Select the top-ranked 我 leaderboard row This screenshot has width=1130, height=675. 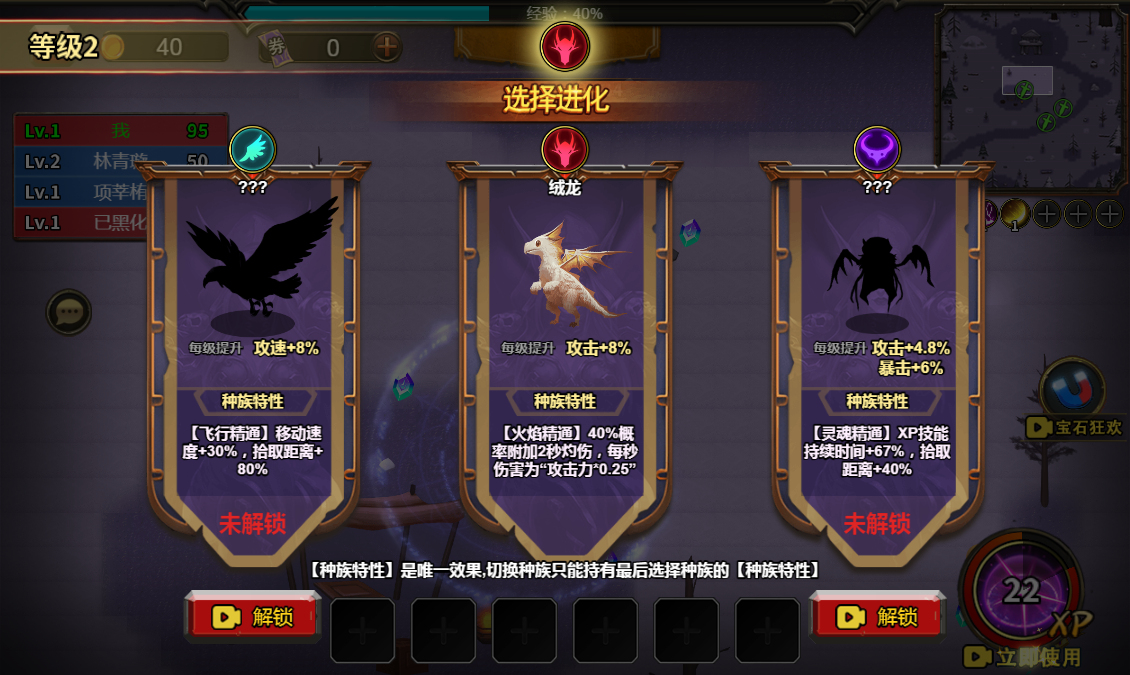(x=120, y=131)
